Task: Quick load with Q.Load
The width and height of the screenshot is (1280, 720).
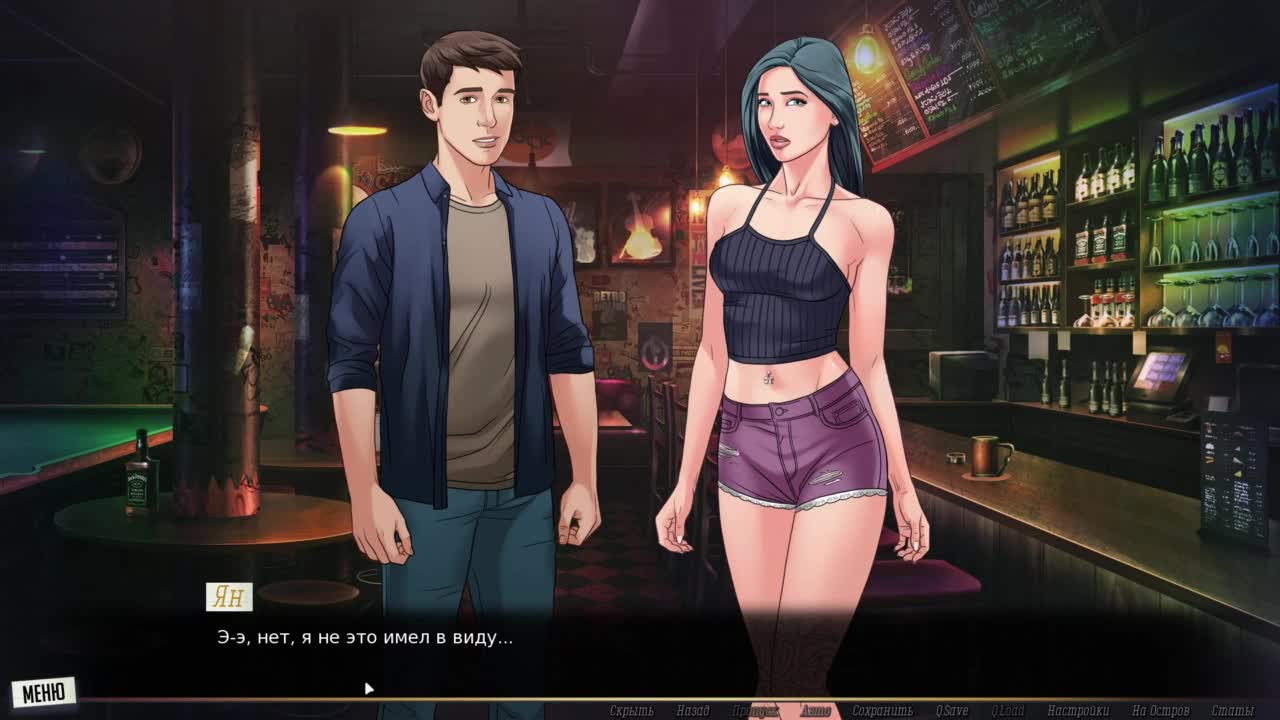Action: [x=1007, y=711]
